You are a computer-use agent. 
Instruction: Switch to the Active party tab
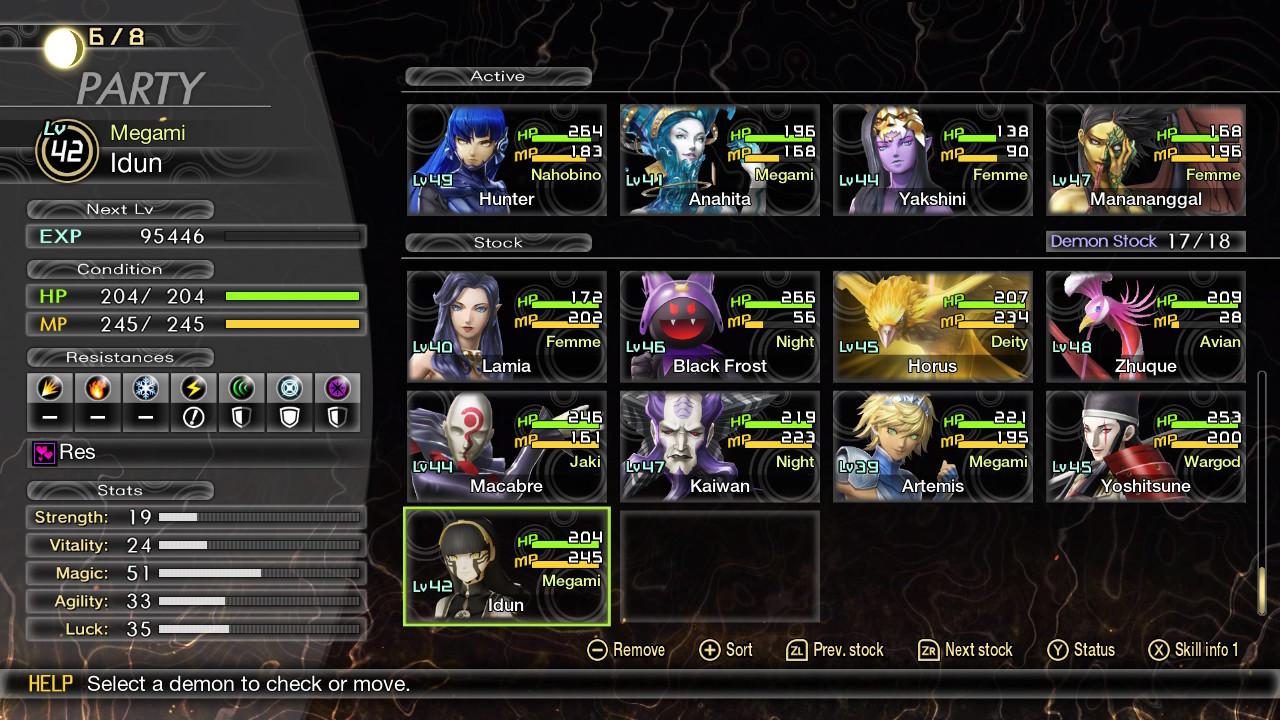pos(497,76)
